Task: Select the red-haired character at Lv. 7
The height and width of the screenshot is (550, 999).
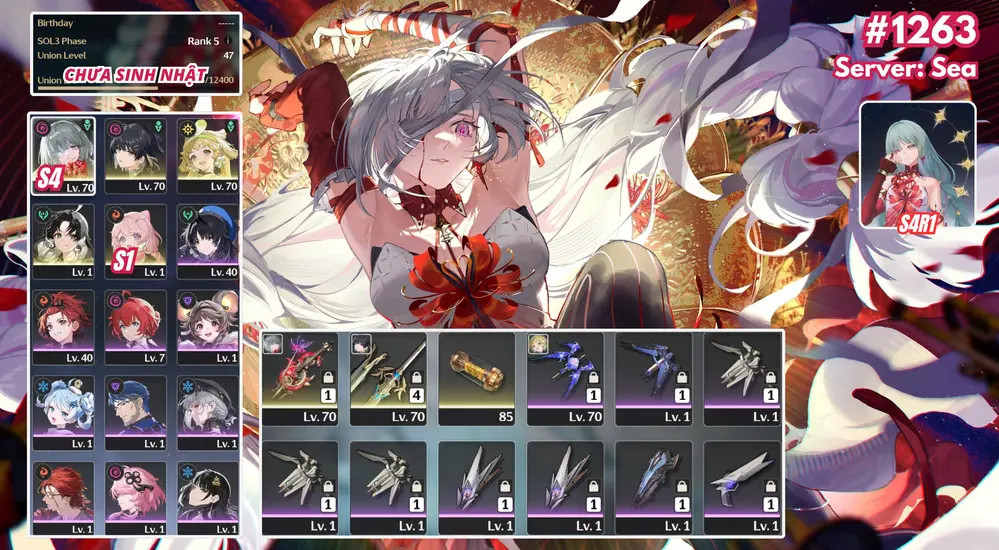Action: pyautogui.click(x=136, y=327)
